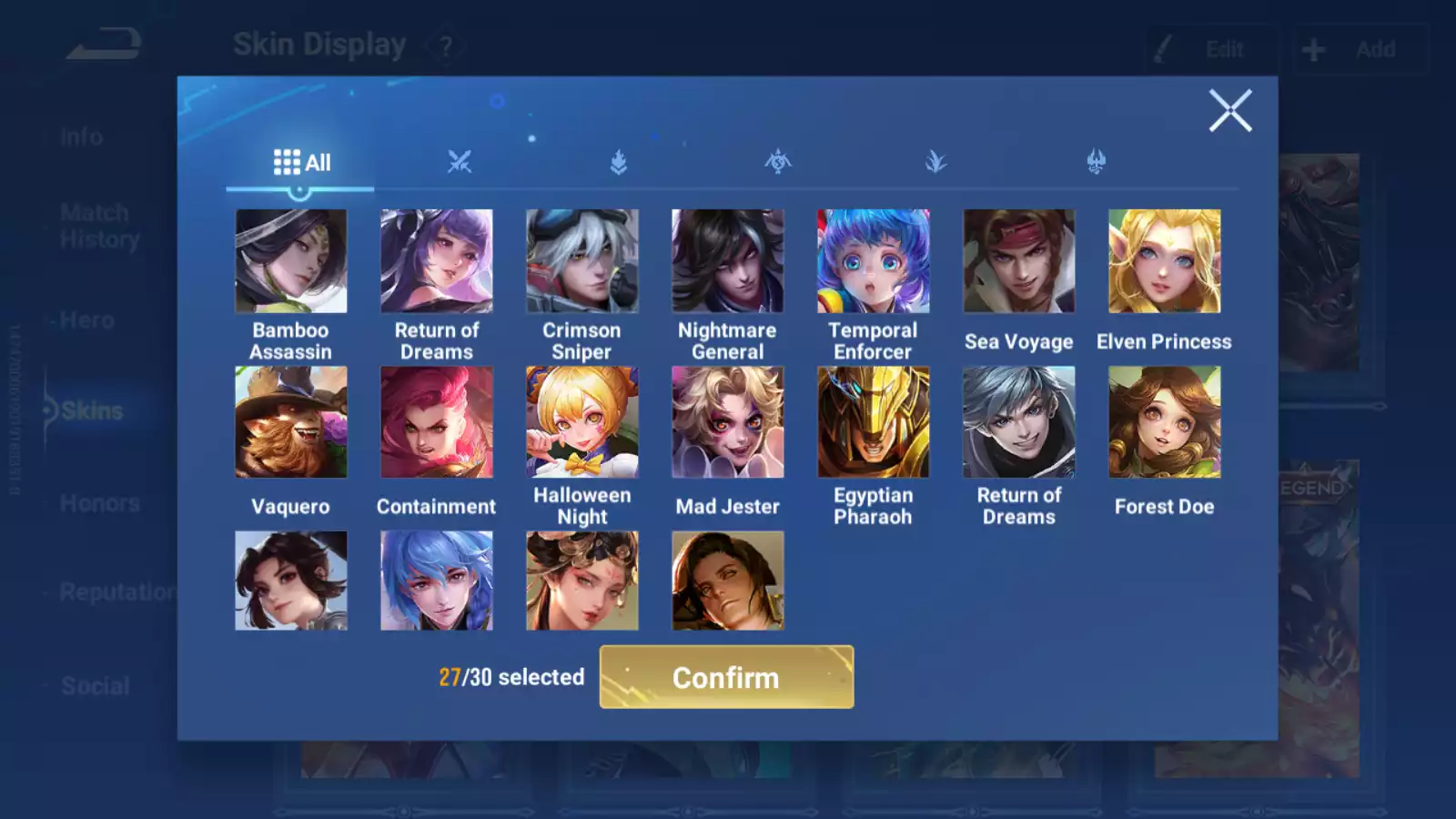This screenshot has width=1456, height=819.
Task: Select the Mad Jester skin
Action: [x=728, y=422]
